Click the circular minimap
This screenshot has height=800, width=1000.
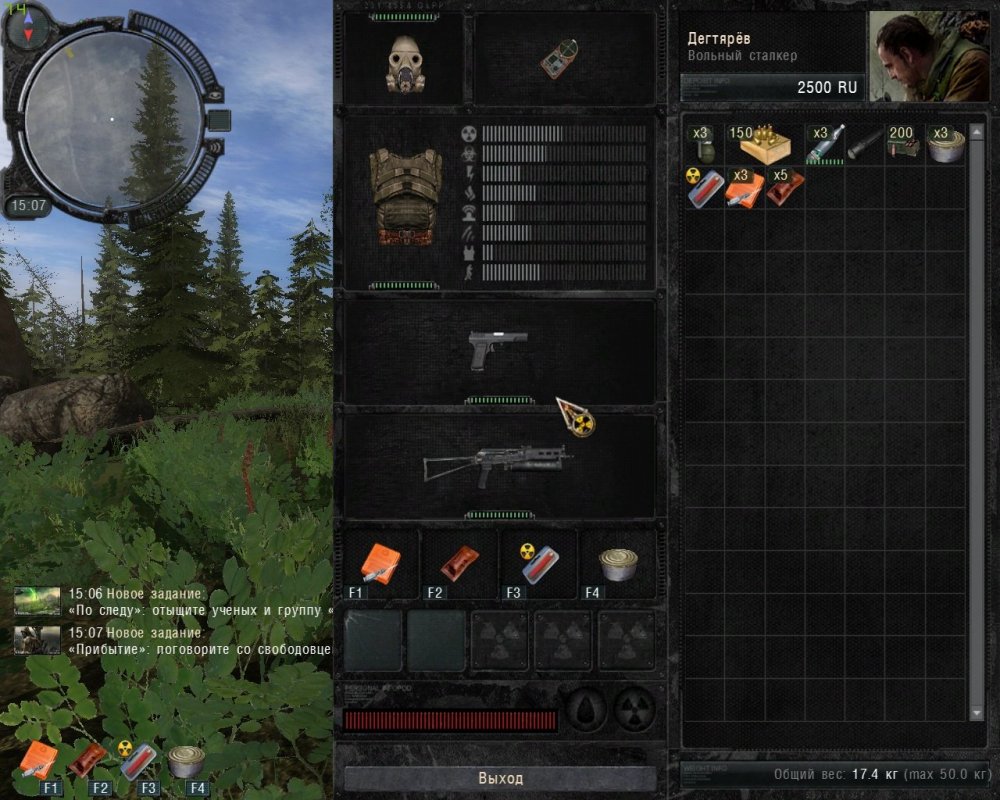tap(112, 116)
